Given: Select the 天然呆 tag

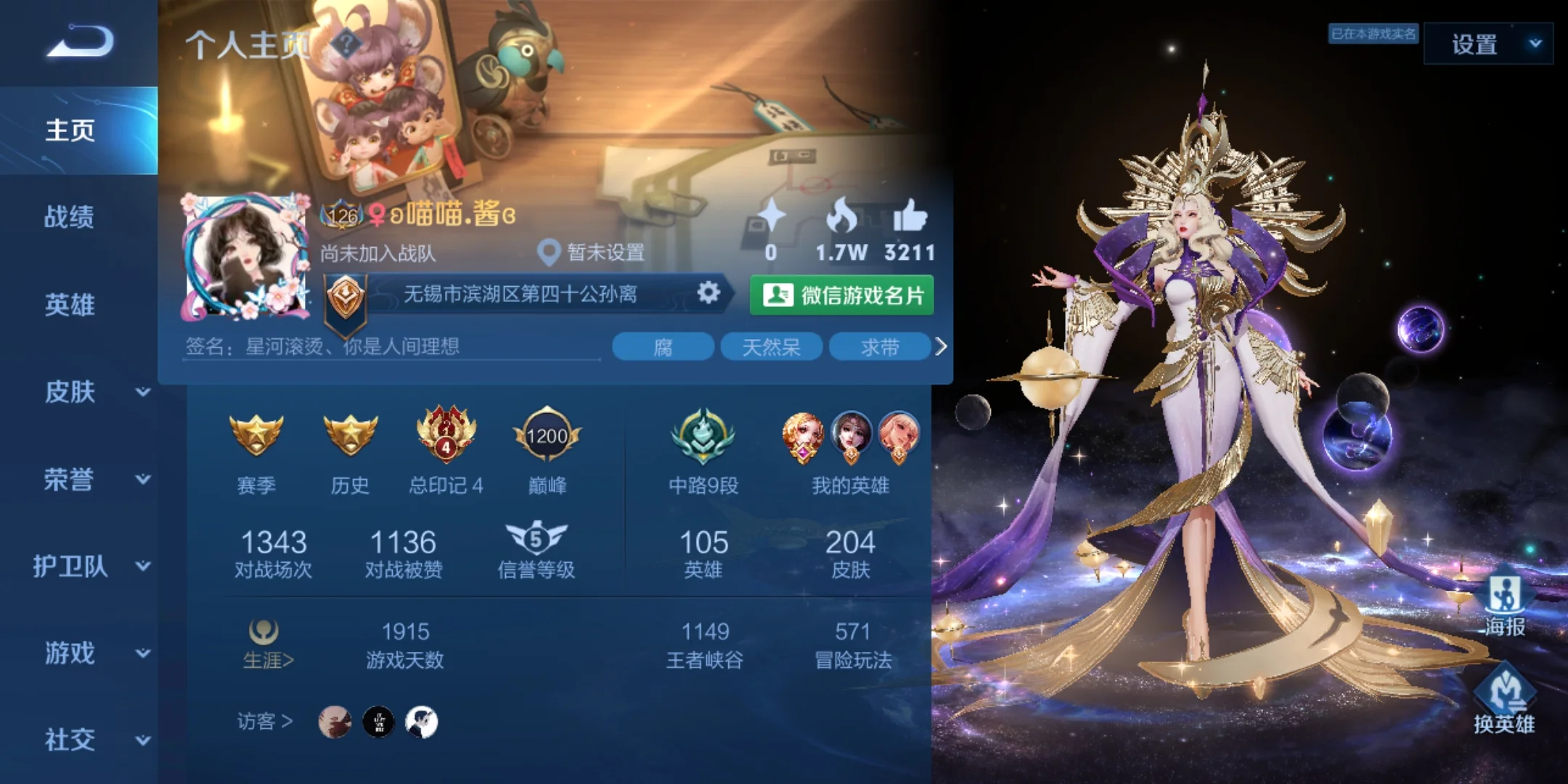Looking at the screenshot, I should pyautogui.click(x=771, y=347).
